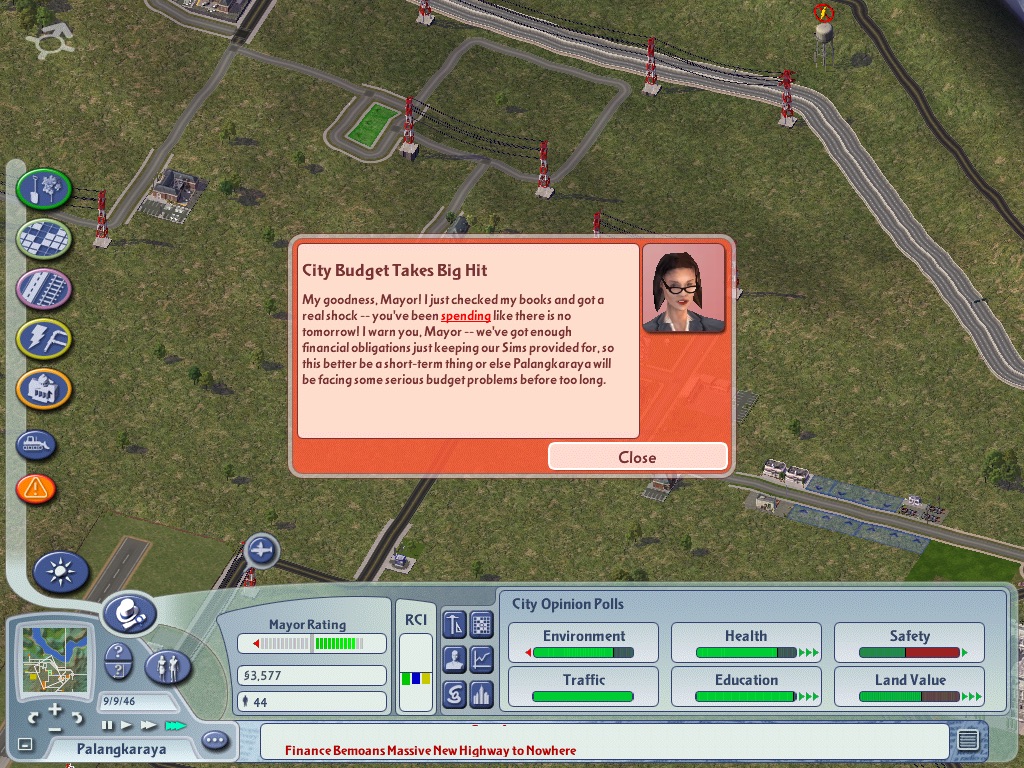1024x768 pixels.
Task: Open the road and rail transportation menu
Action: [44, 289]
